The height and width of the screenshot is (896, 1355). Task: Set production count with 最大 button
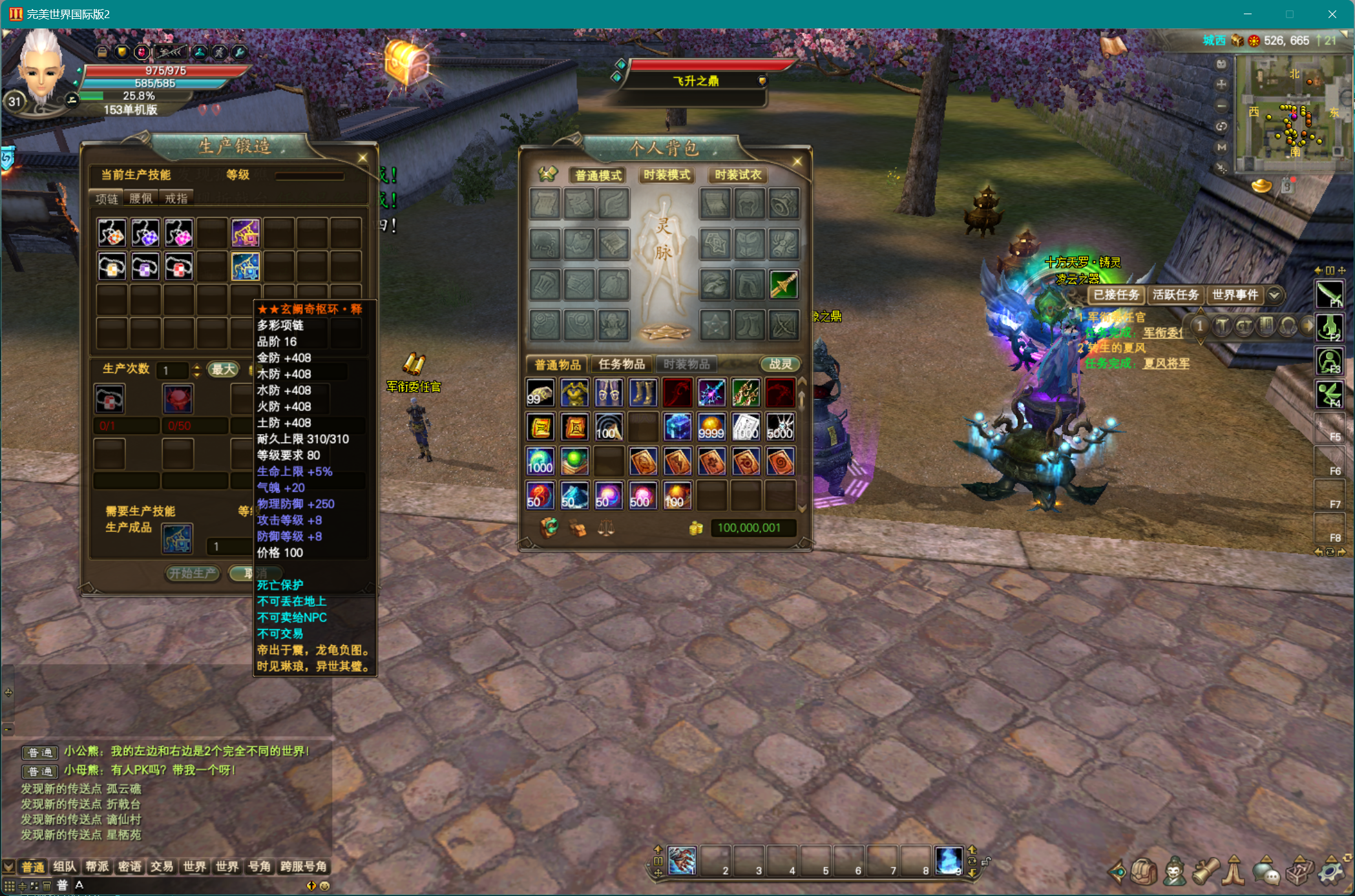click(x=224, y=370)
